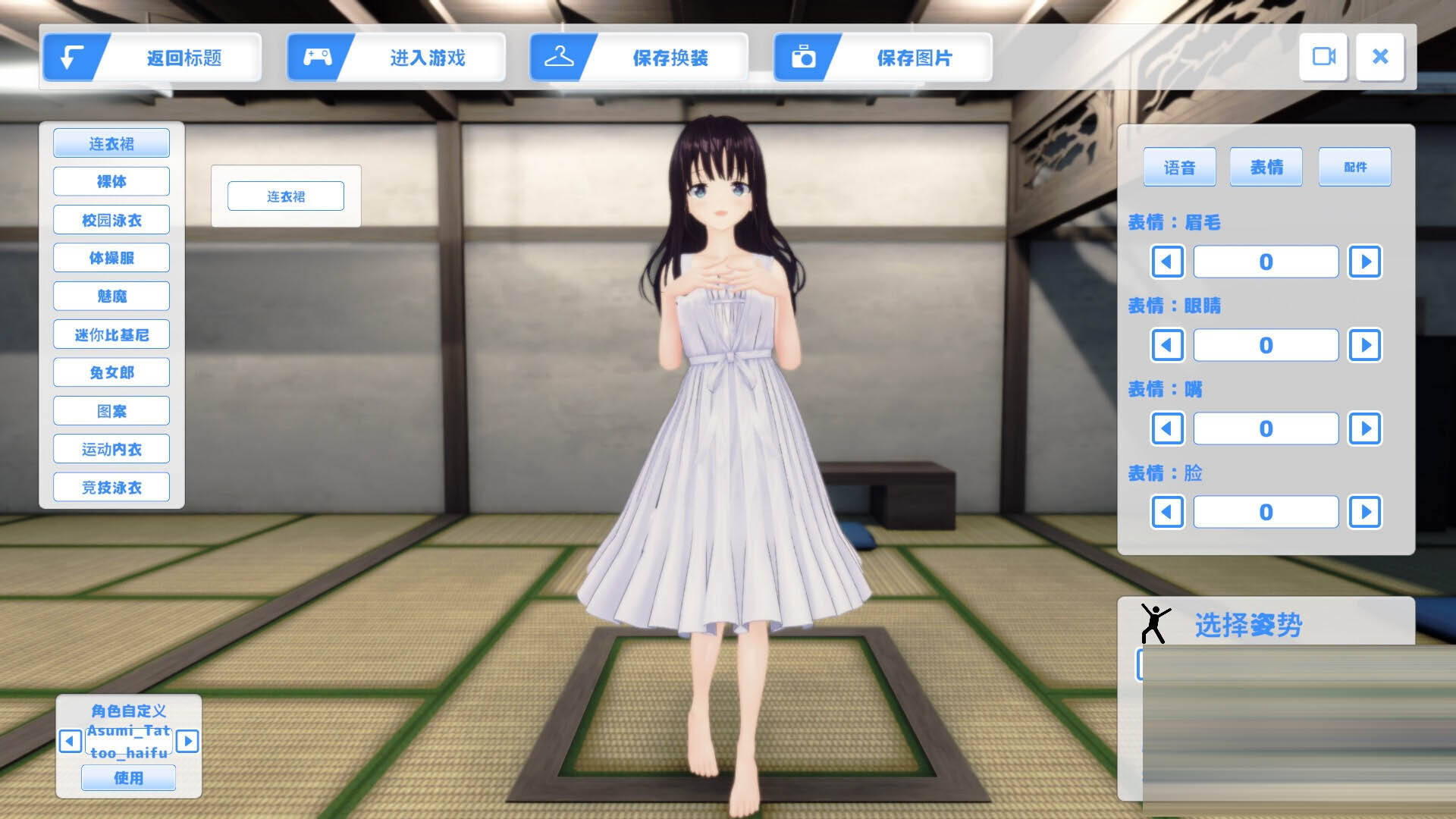Image resolution: width=1456 pixels, height=819 pixels.
Task: Increase the 眉毛 expression value
Action: click(x=1365, y=262)
